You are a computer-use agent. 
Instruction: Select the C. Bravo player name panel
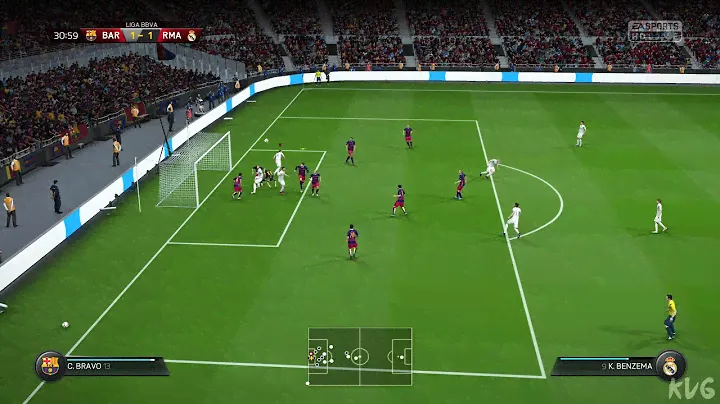pyautogui.click(x=112, y=366)
